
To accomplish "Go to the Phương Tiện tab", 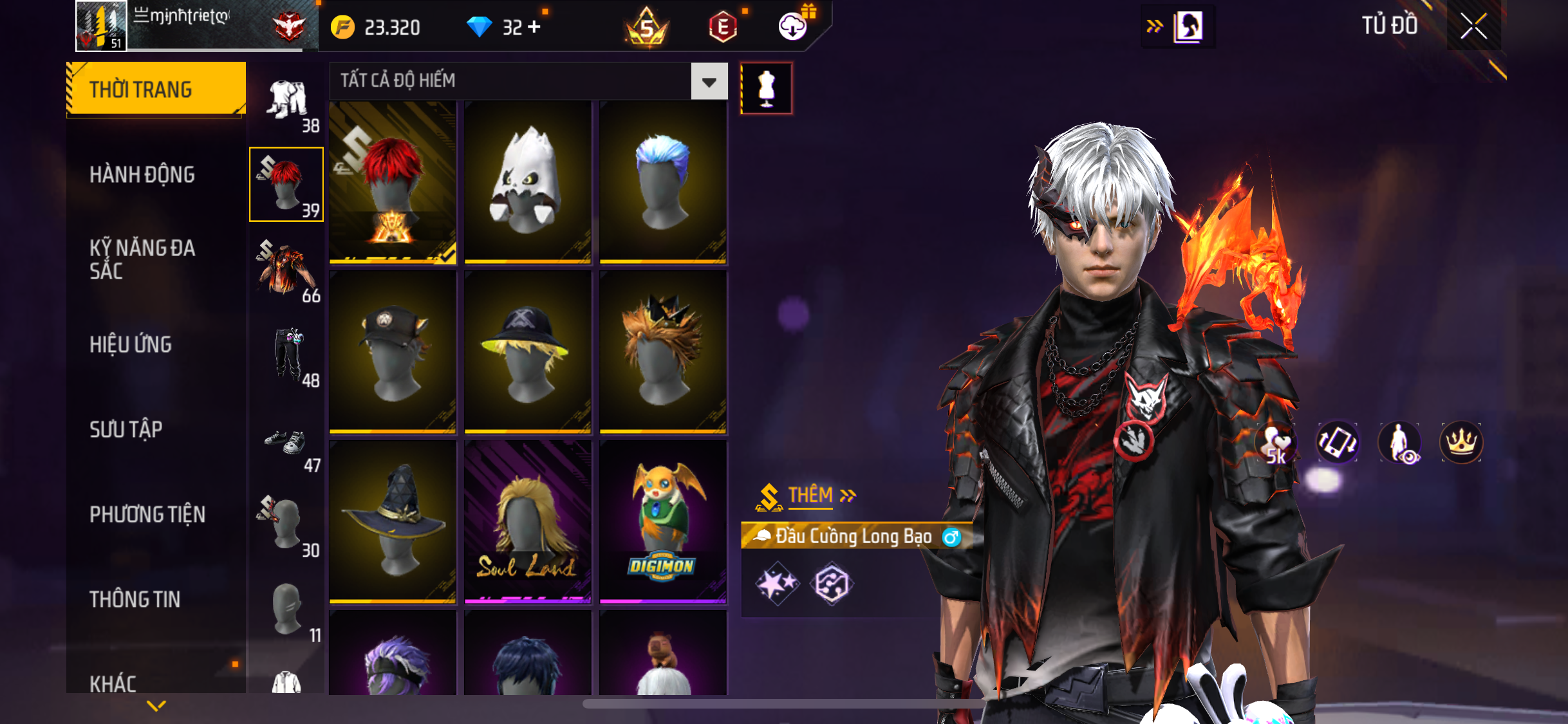I will (147, 514).
